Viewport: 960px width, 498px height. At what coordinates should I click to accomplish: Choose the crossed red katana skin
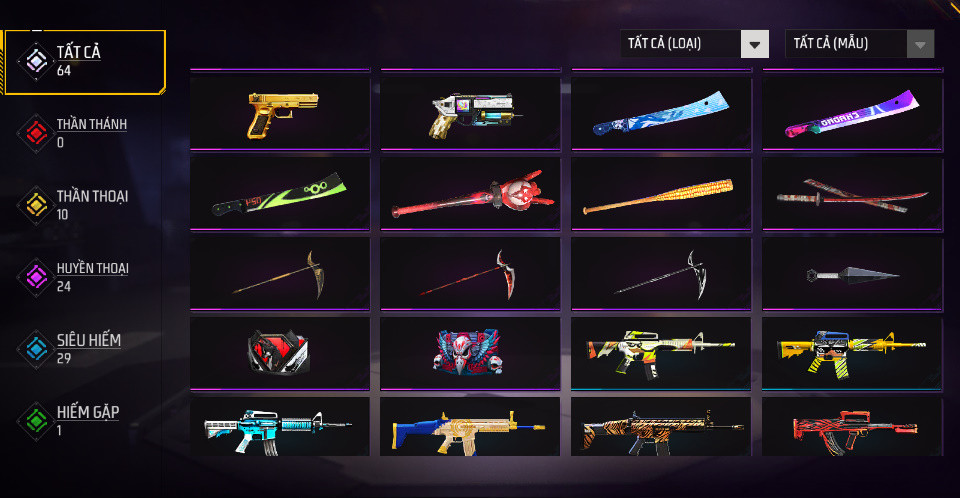(x=851, y=193)
